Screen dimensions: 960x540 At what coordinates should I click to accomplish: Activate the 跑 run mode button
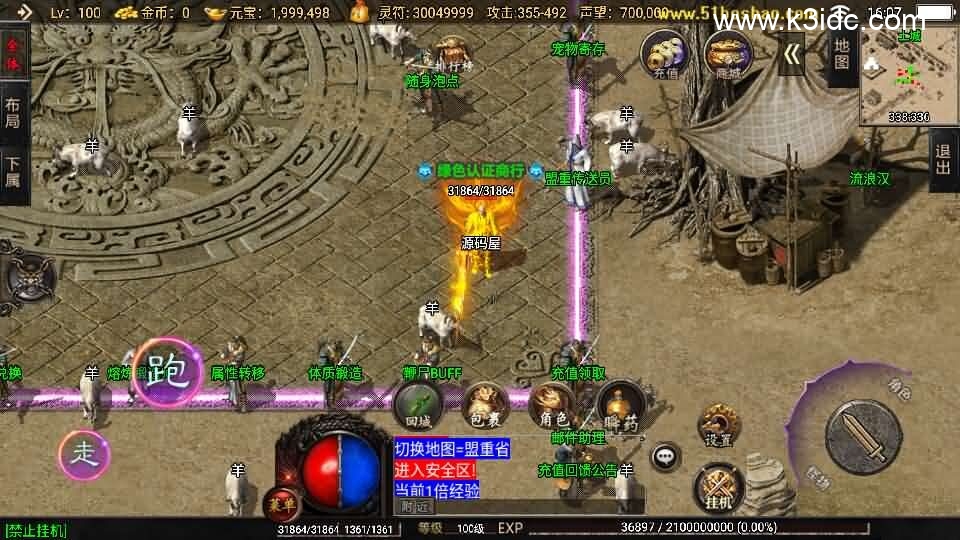click(168, 372)
